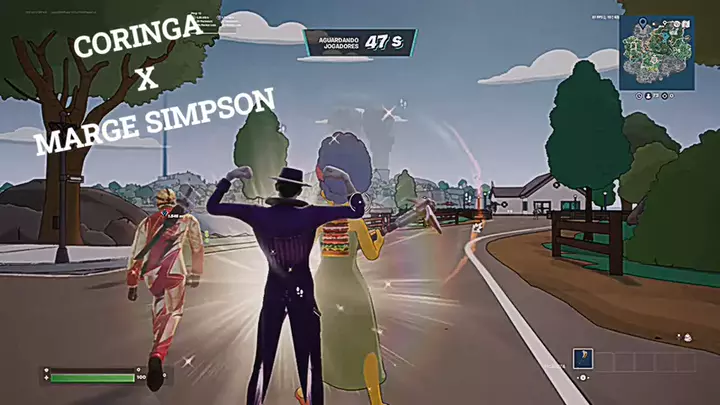Select the pickaxe hotbar slot

(582, 360)
